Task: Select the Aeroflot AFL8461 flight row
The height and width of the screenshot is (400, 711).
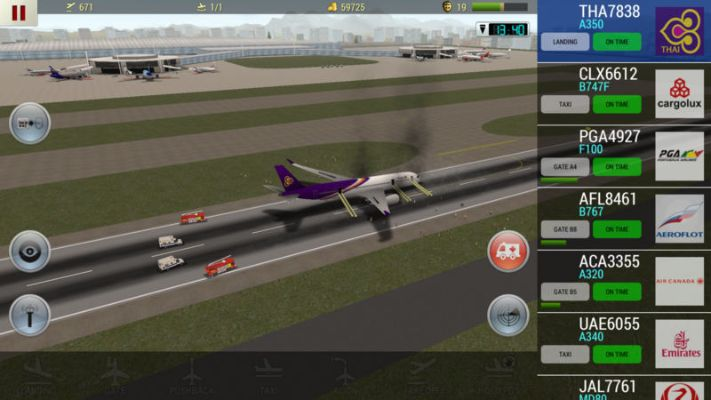Action: point(608,199)
